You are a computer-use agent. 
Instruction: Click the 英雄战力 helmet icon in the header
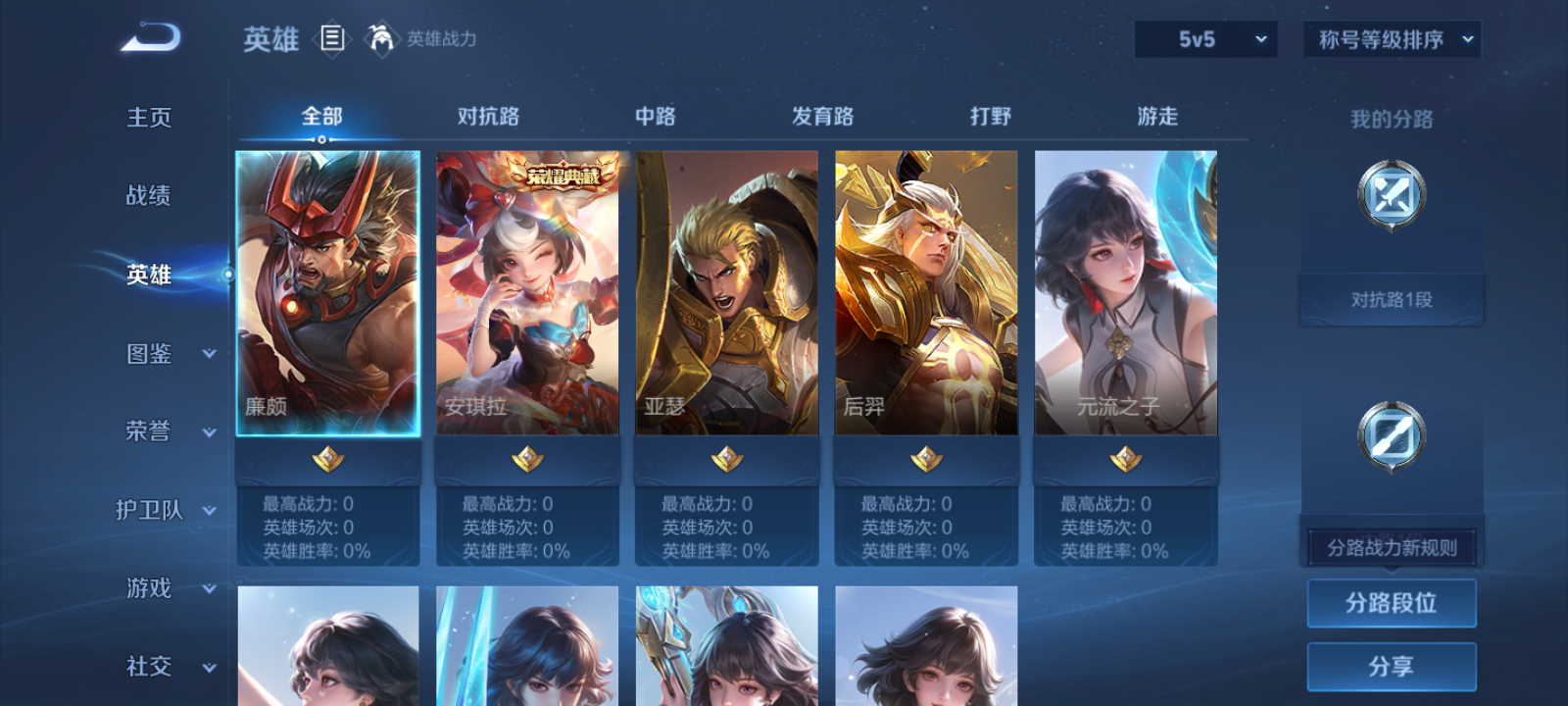pyautogui.click(x=383, y=39)
